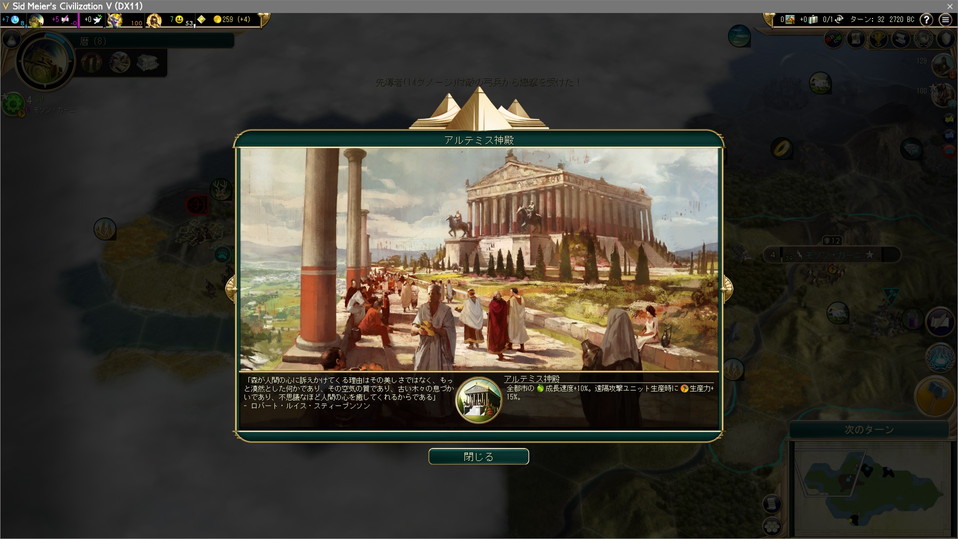Open the hammer production notification
958x539 pixels.
pos(935,395)
